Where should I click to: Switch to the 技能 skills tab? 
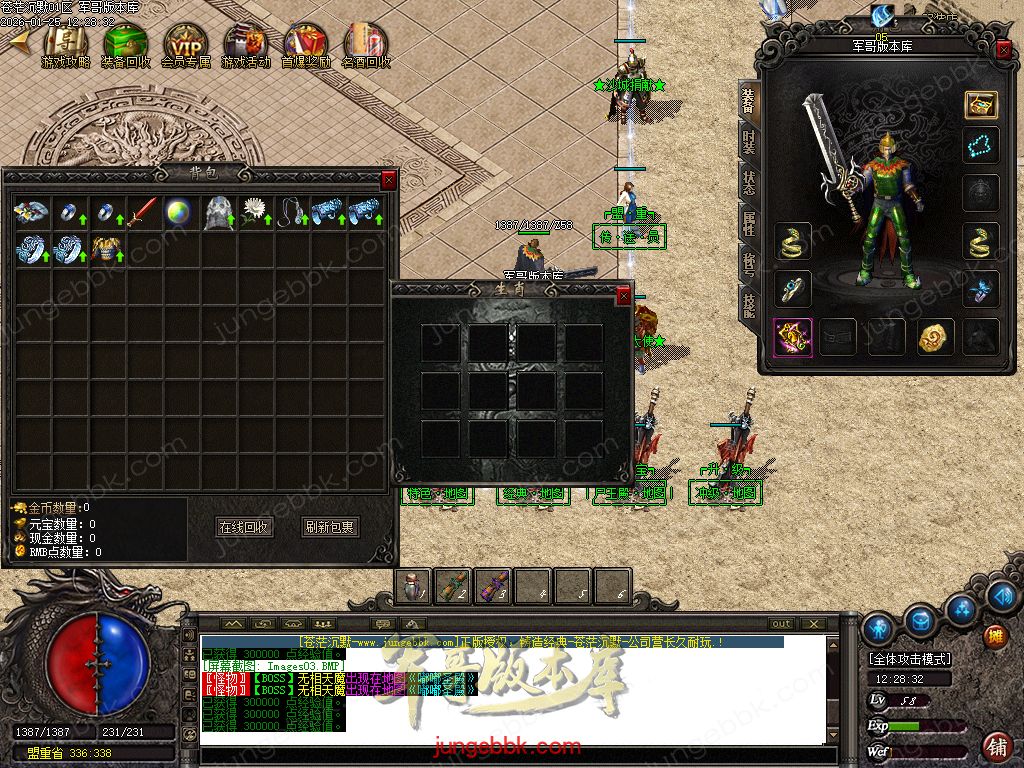point(748,302)
